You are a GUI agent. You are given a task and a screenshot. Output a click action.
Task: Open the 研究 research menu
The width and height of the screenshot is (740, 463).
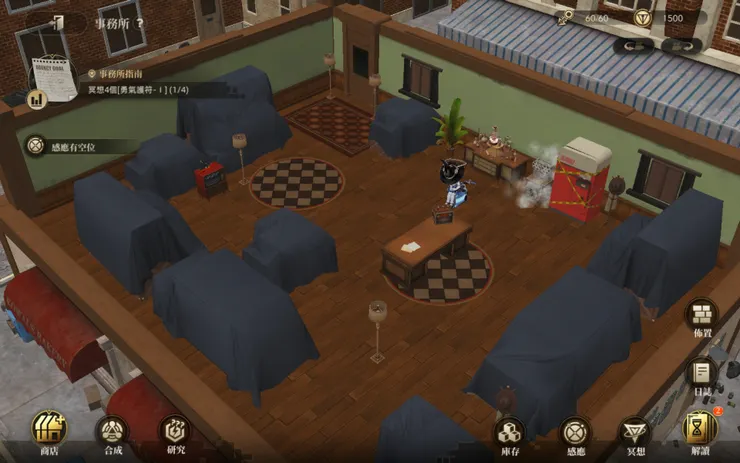click(175, 434)
